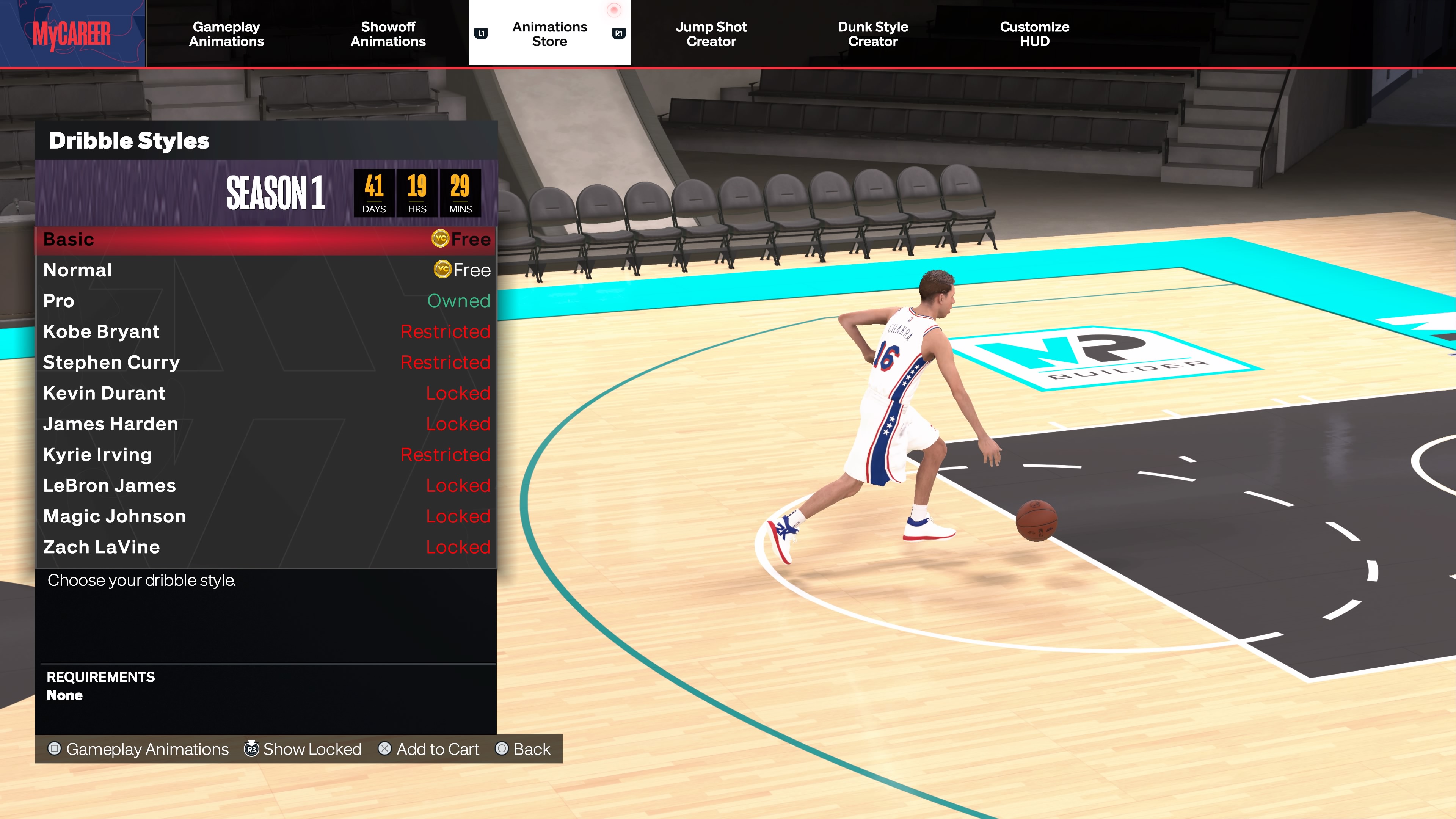Select the Animations Store tab

pos(549,34)
